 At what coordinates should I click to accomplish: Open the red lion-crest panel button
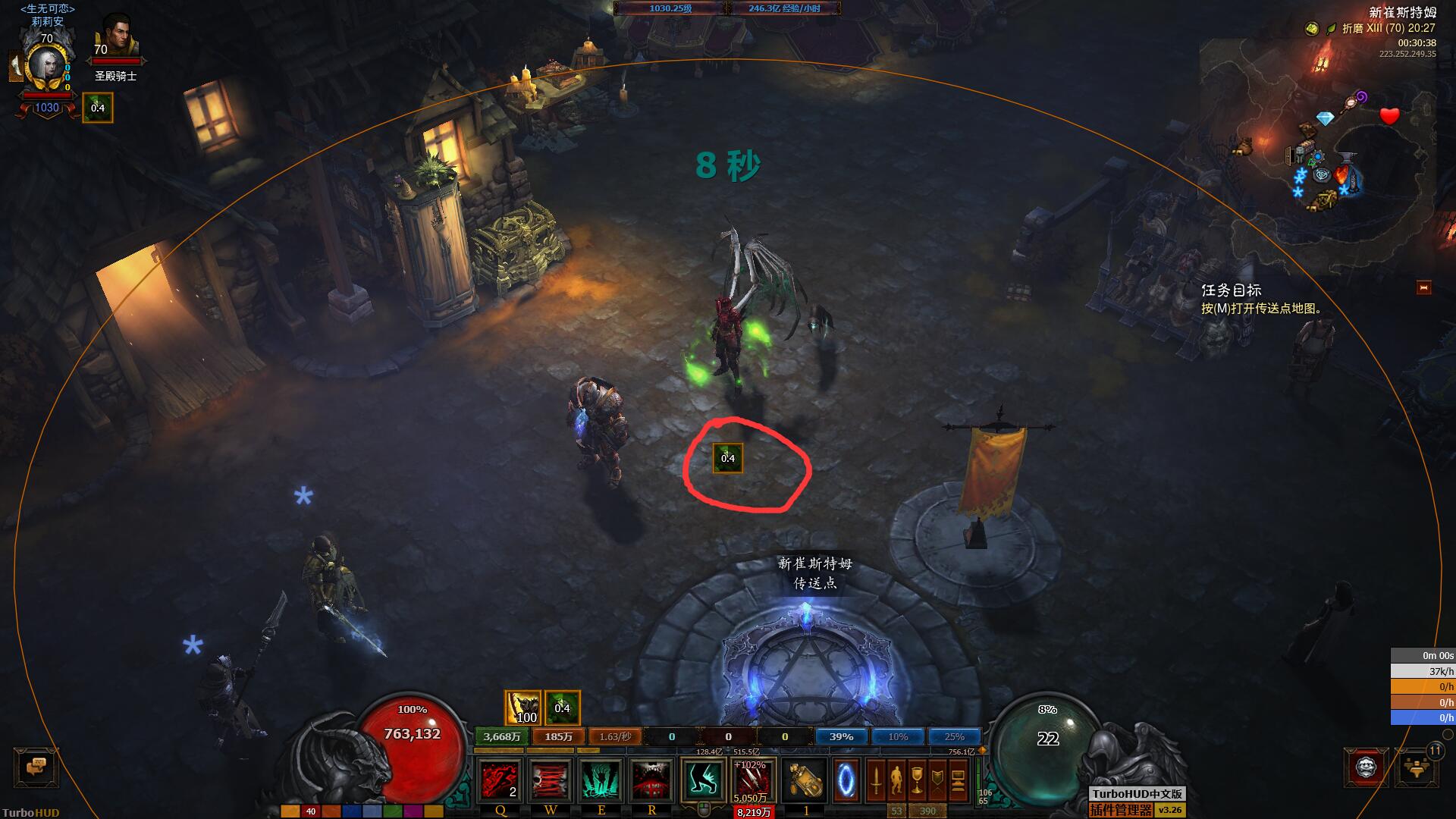pyautogui.click(x=1367, y=767)
